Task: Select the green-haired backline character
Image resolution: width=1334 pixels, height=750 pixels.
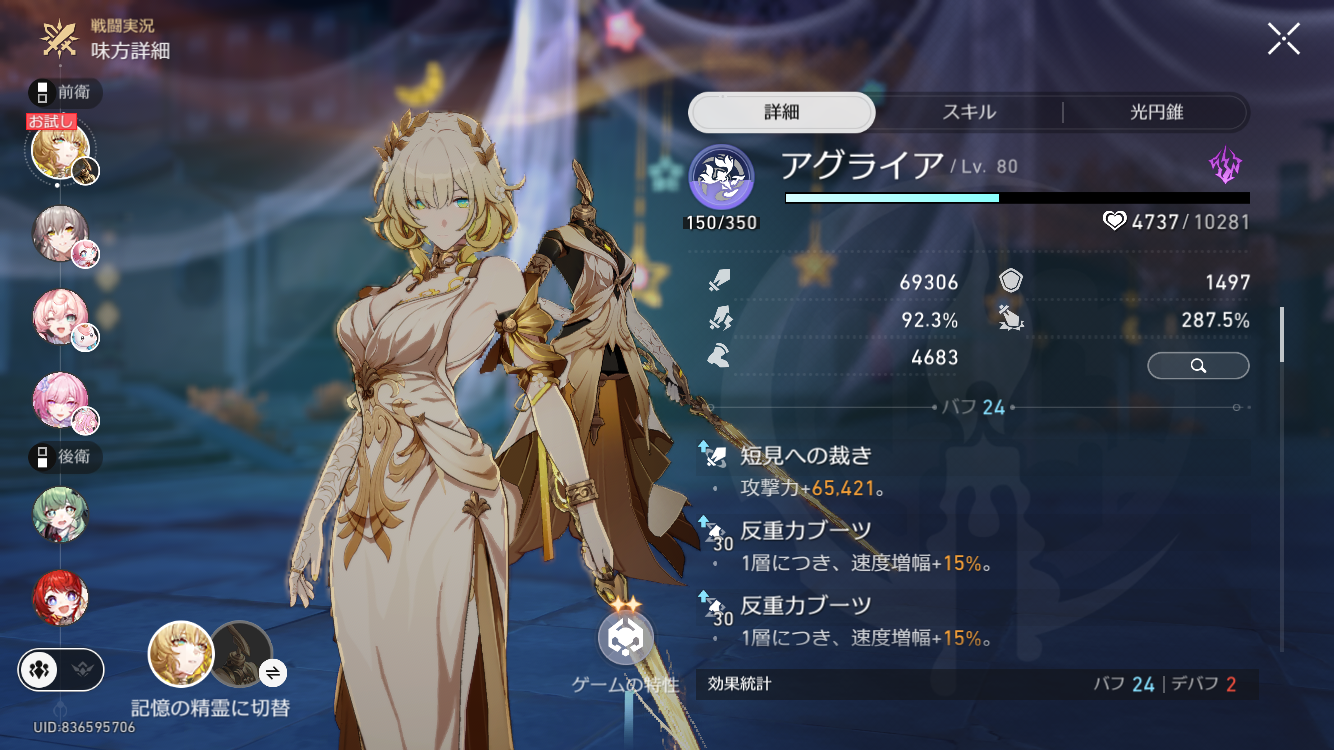Action: [60, 515]
